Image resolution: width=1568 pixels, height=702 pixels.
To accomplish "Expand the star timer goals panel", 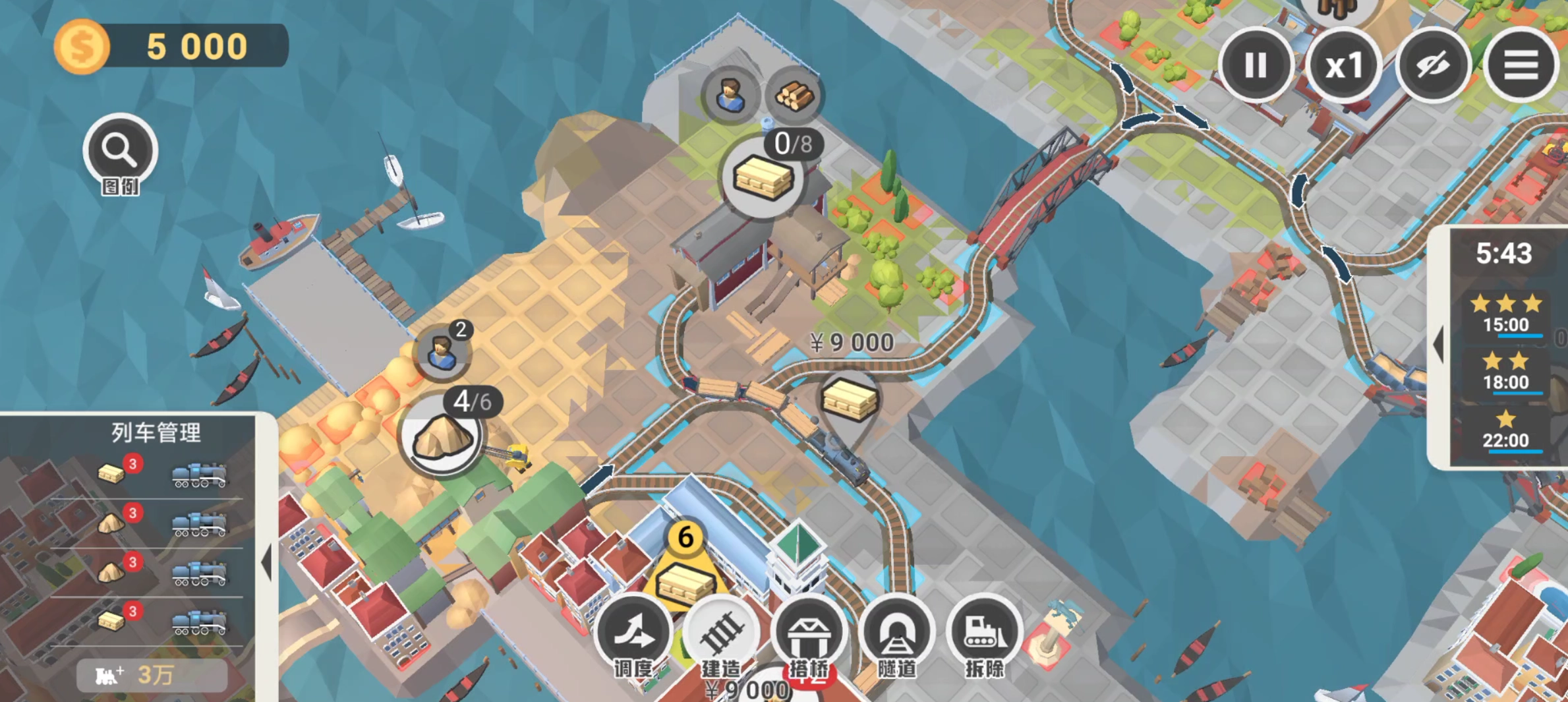I will [x=1439, y=345].
